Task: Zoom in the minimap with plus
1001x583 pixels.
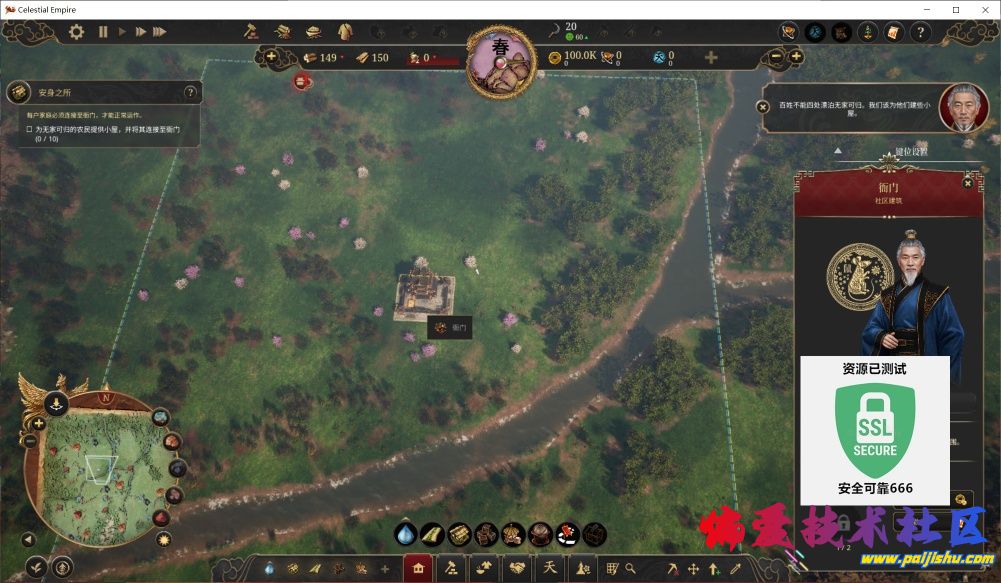Action: click(x=39, y=424)
